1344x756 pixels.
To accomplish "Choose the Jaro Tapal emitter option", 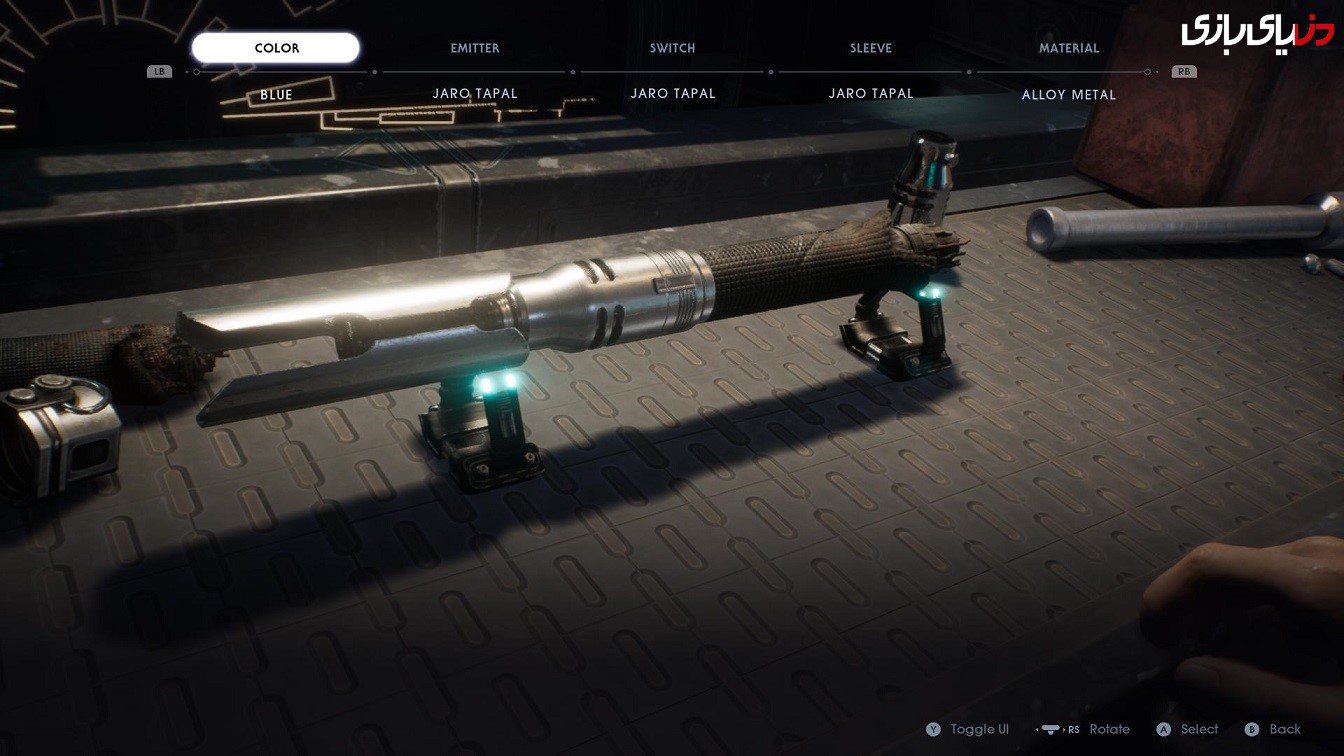I will point(475,94).
